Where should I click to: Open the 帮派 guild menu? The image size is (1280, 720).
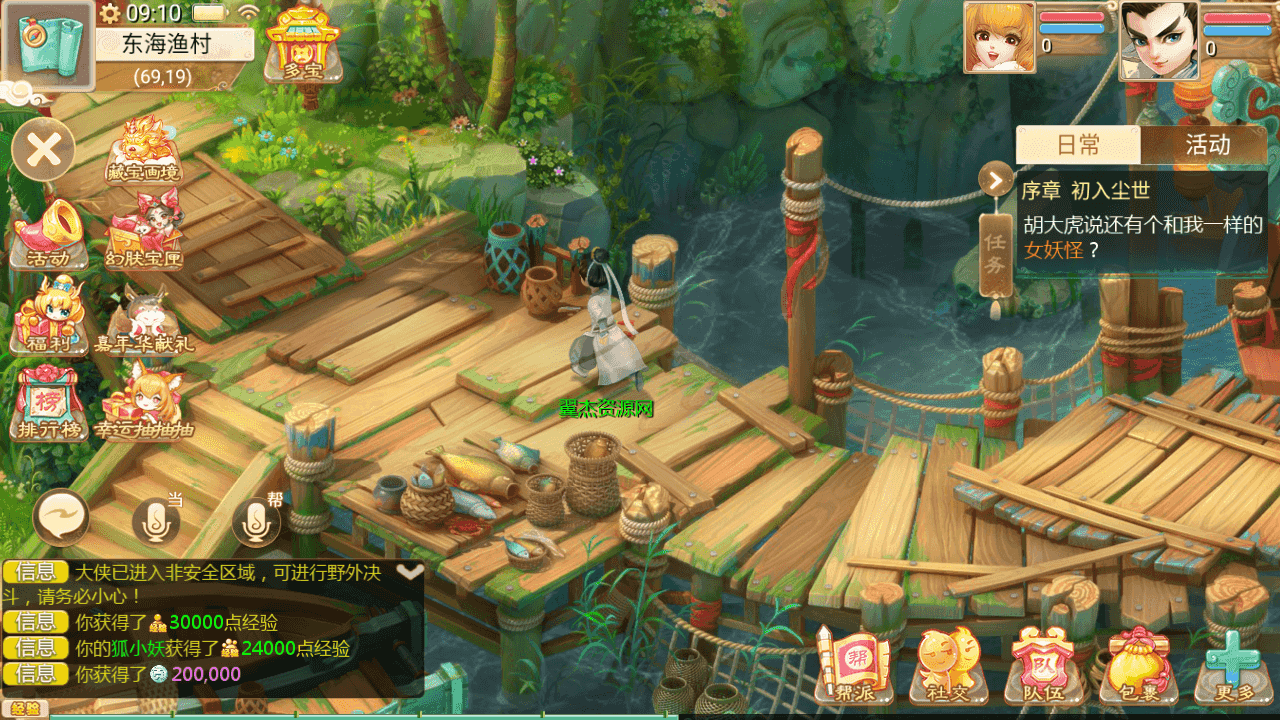(853, 665)
